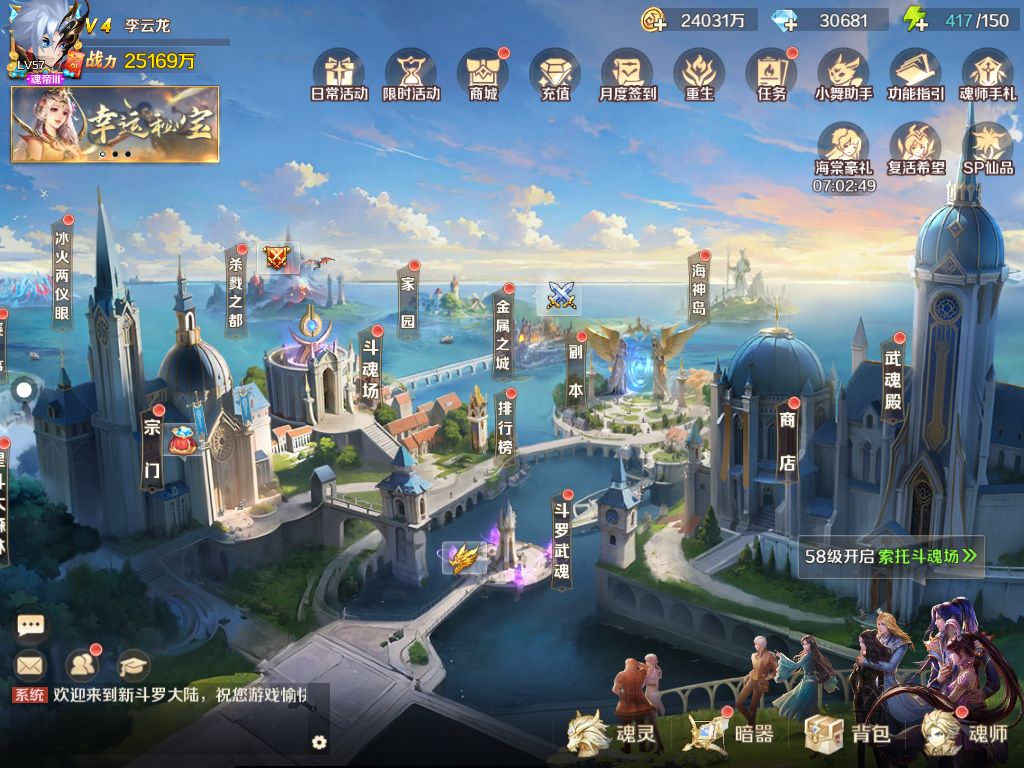This screenshot has height=768, width=1024.
Task: Open the 日常活动 daily activities icon
Action: 339,73
